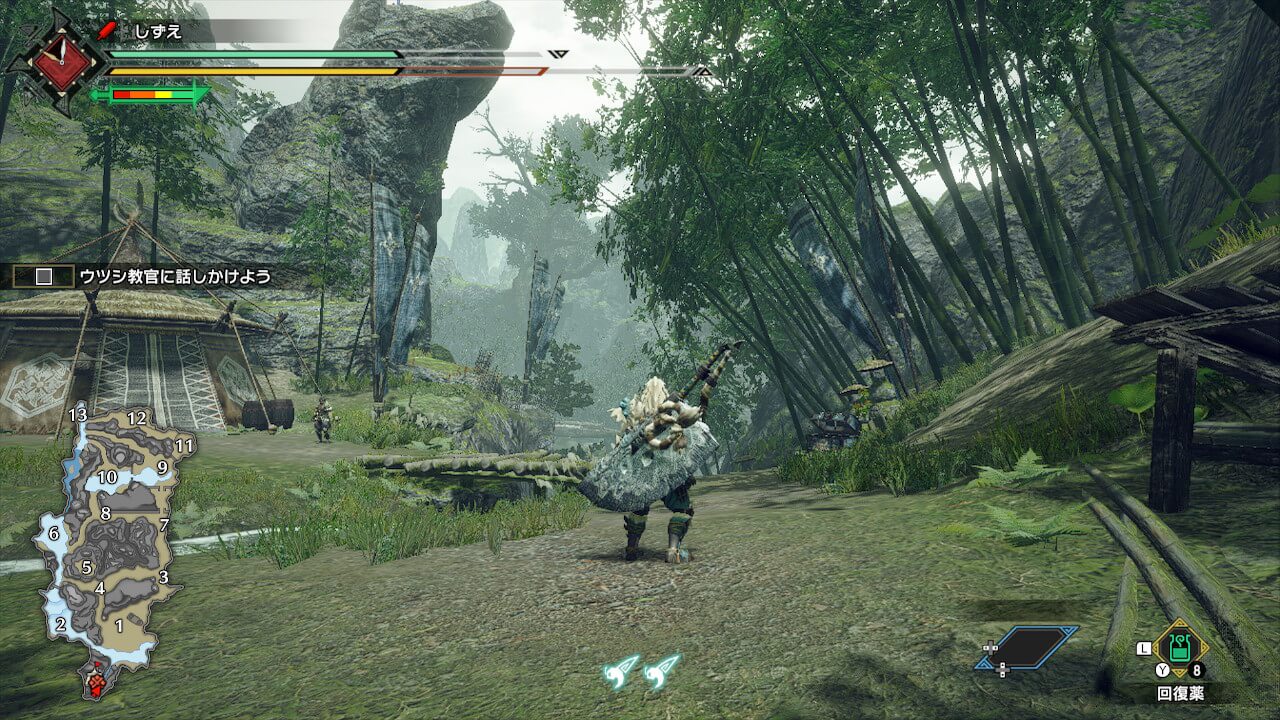
Task: Click the wirebug charge icons
Action: (641, 670)
